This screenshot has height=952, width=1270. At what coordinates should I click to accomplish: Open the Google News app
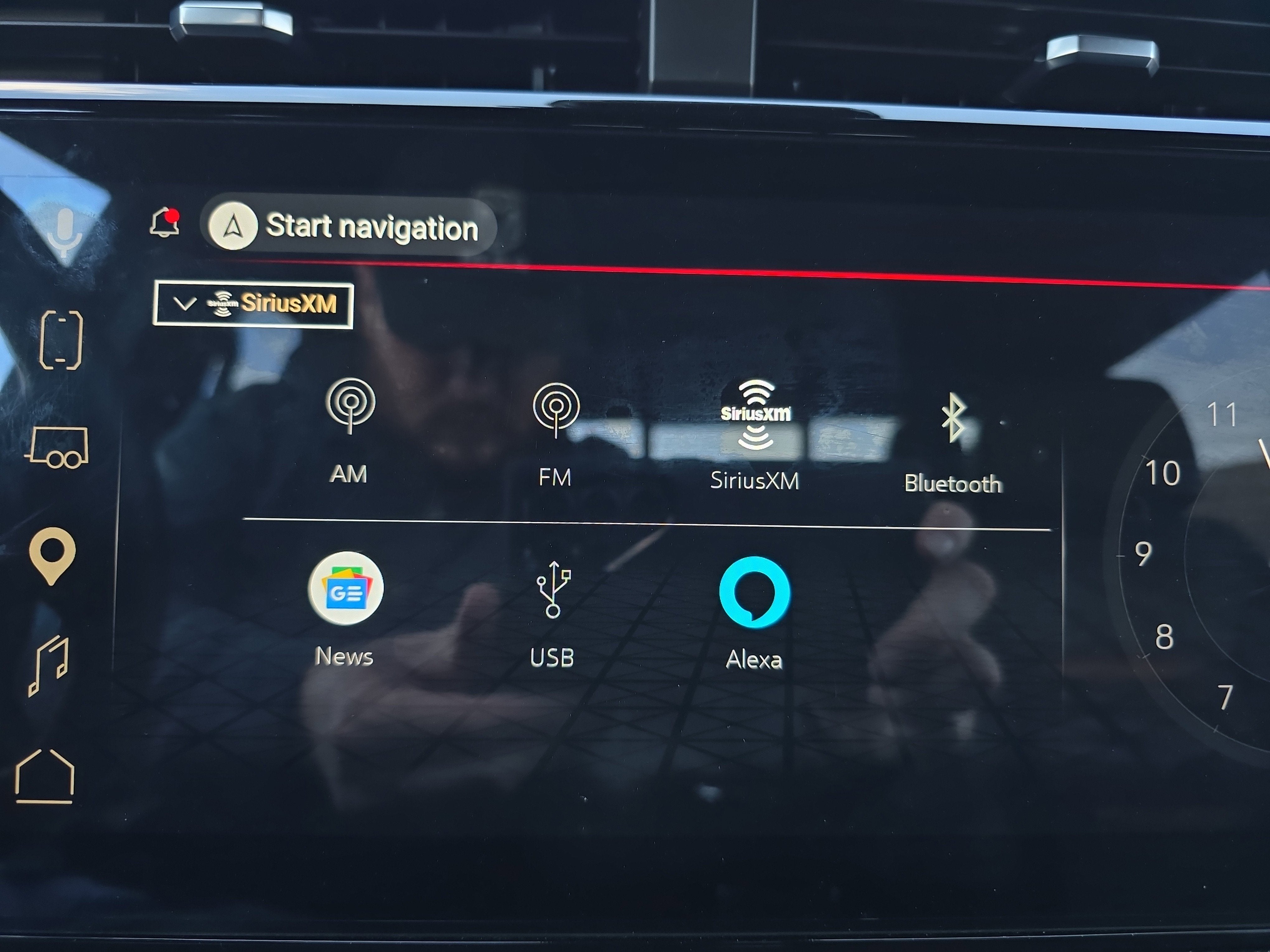tap(346, 588)
